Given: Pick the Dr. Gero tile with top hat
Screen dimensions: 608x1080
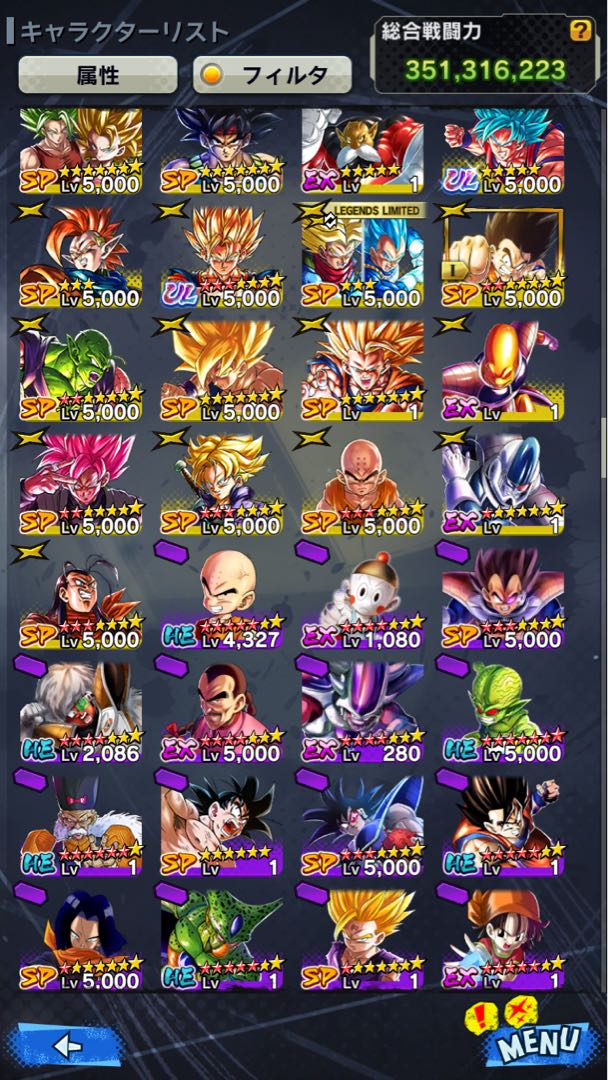Looking at the screenshot, I should coord(80,825).
